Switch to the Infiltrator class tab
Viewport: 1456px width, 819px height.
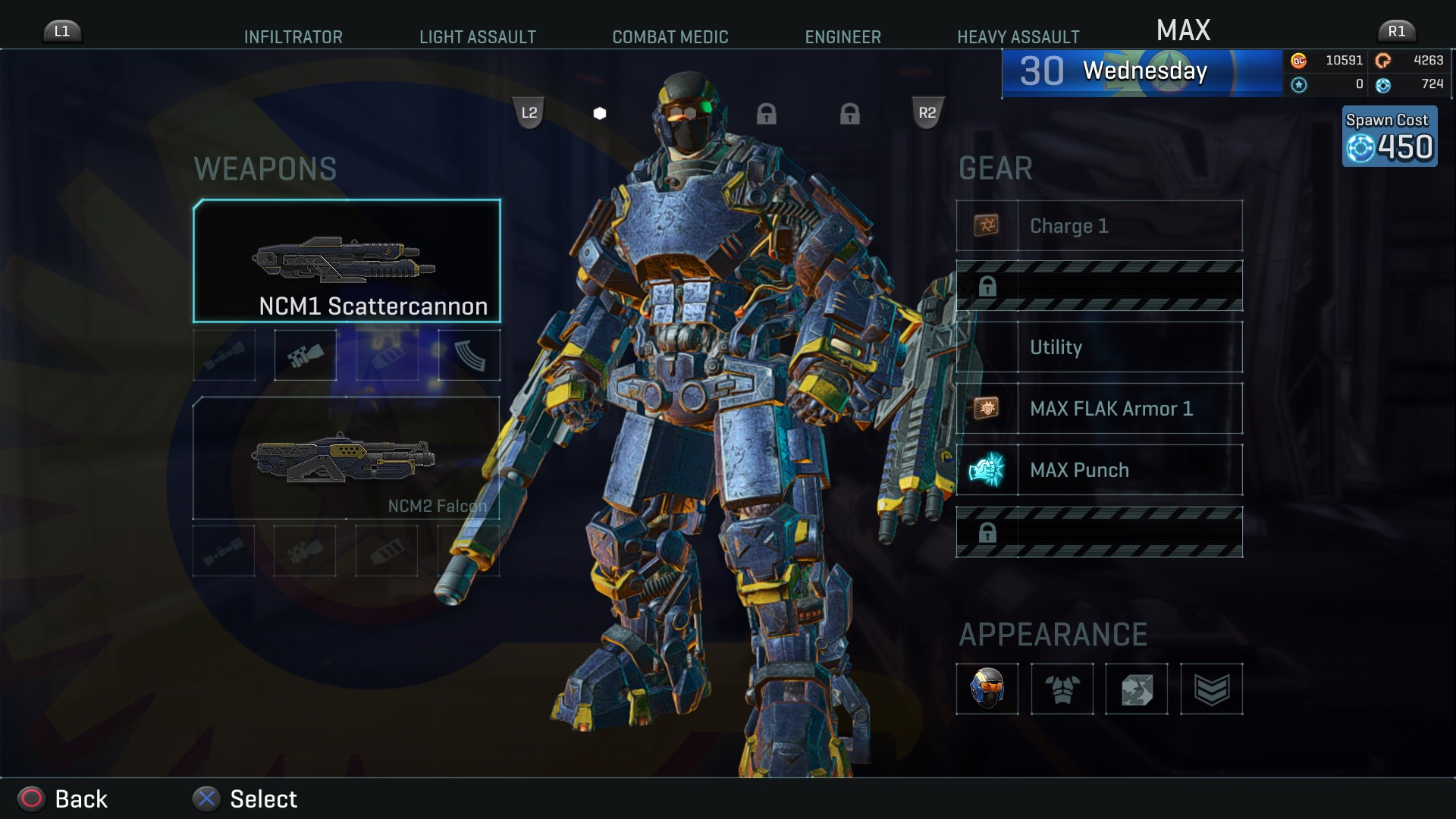click(293, 37)
